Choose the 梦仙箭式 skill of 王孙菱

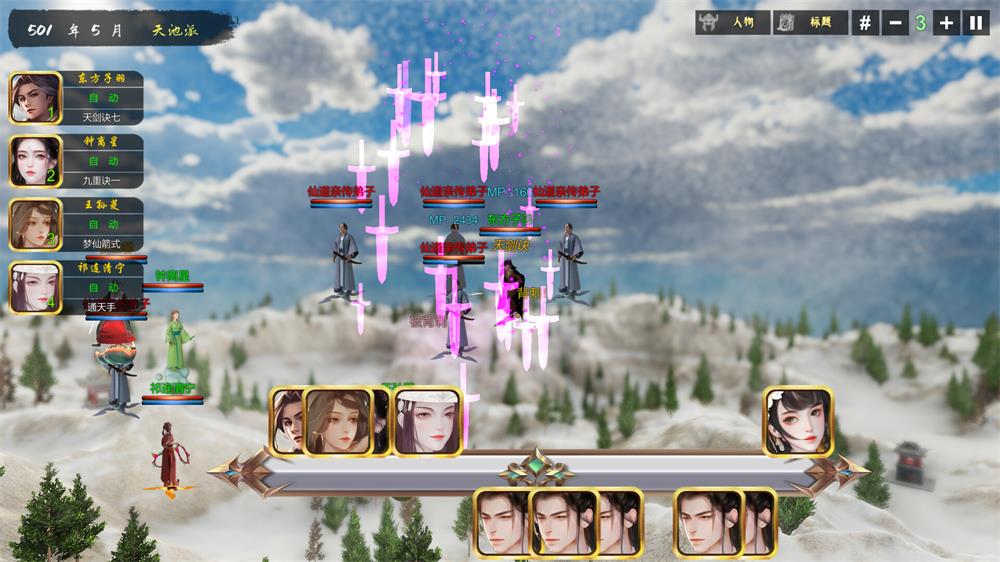click(x=102, y=243)
